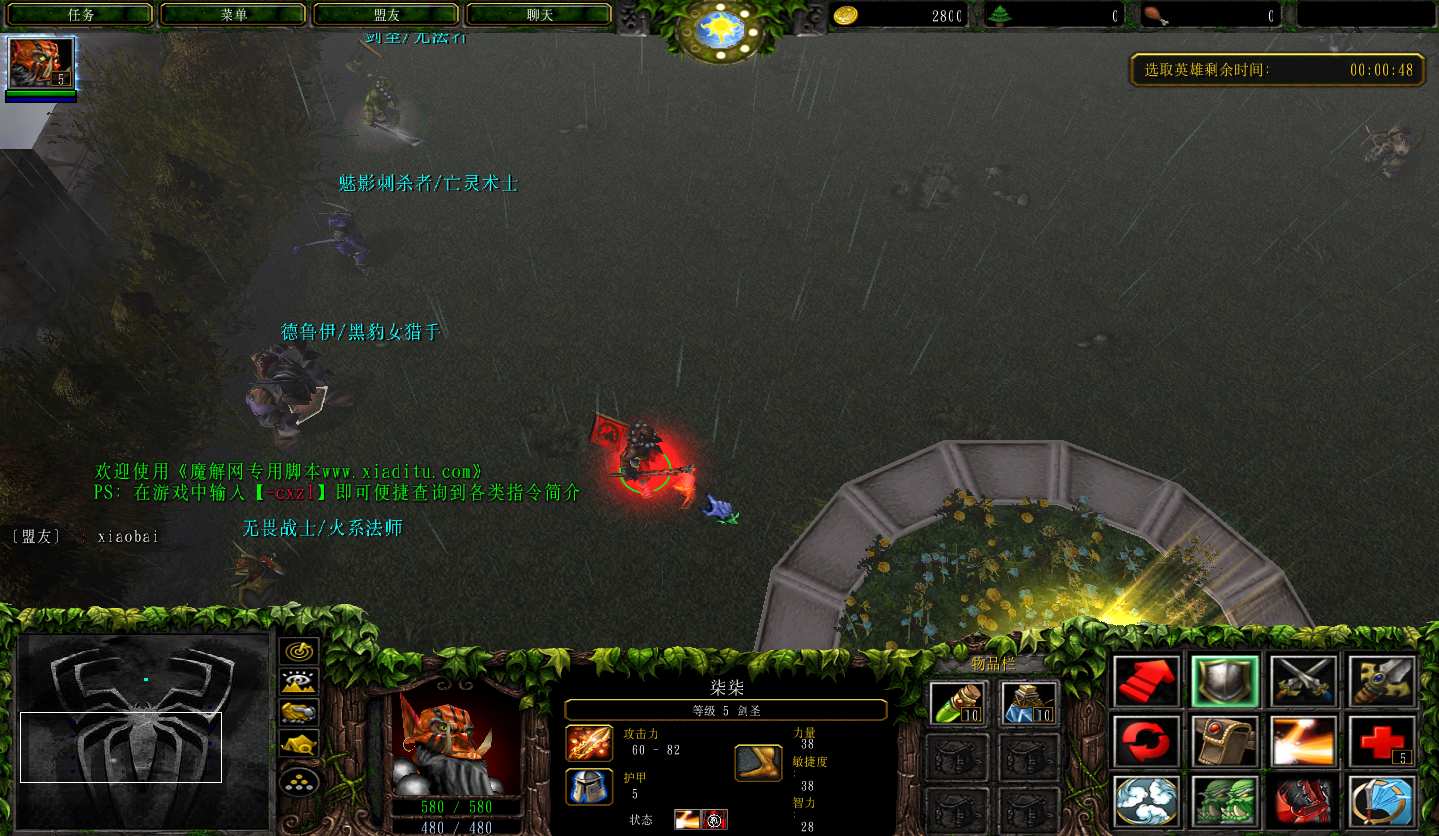1439x836 pixels.
Task: Open the 盟友 allies menu
Action: (387, 15)
